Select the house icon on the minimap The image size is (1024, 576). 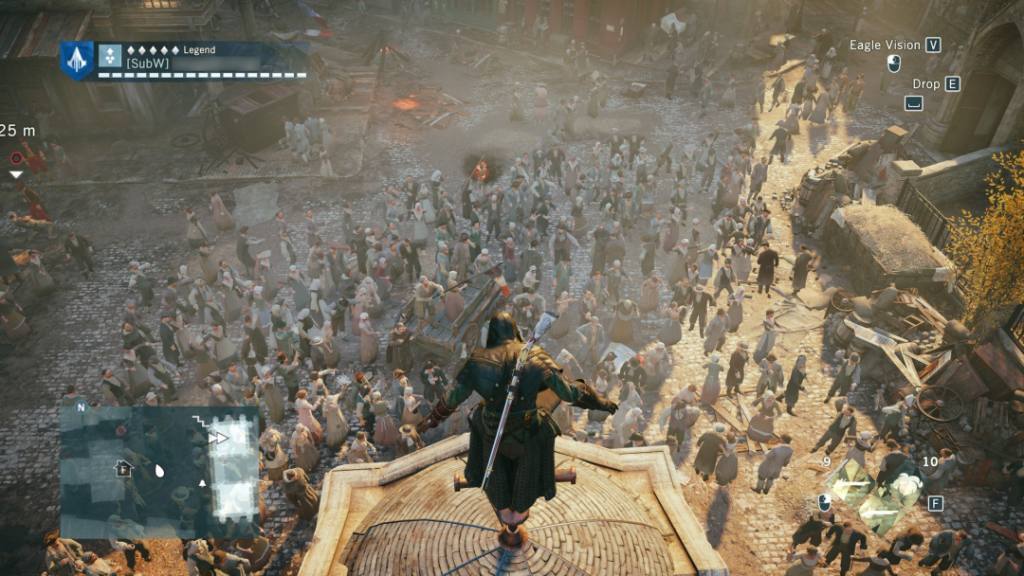coord(123,467)
